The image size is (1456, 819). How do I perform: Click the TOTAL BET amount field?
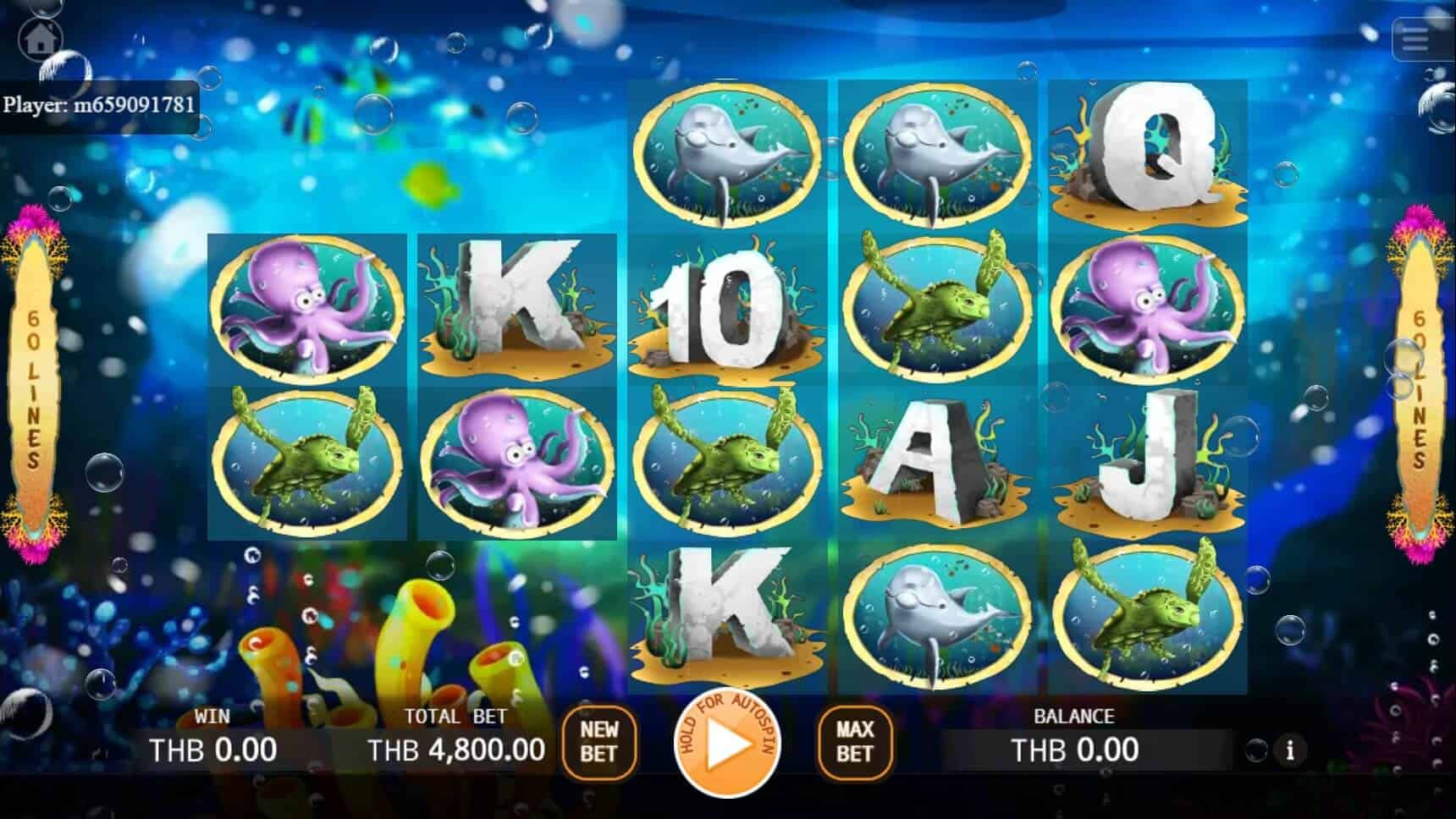coord(455,748)
